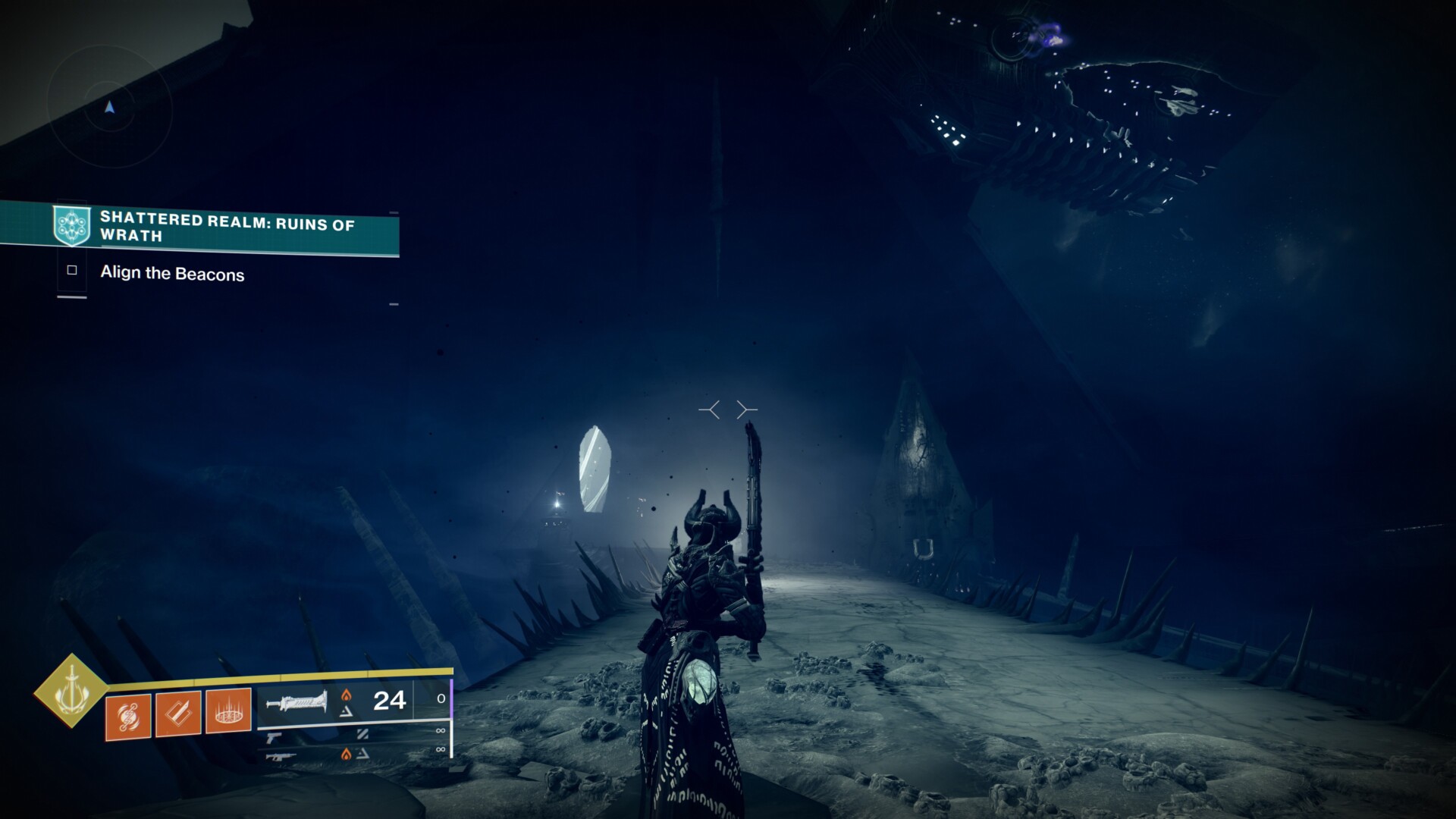
Task: Switch to the sidearm weapon slot
Action: 274,737
